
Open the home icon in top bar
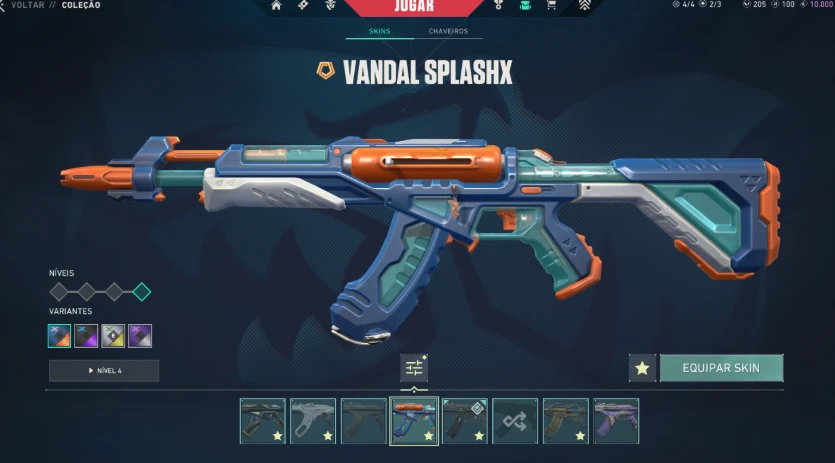[x=276, y=6]
